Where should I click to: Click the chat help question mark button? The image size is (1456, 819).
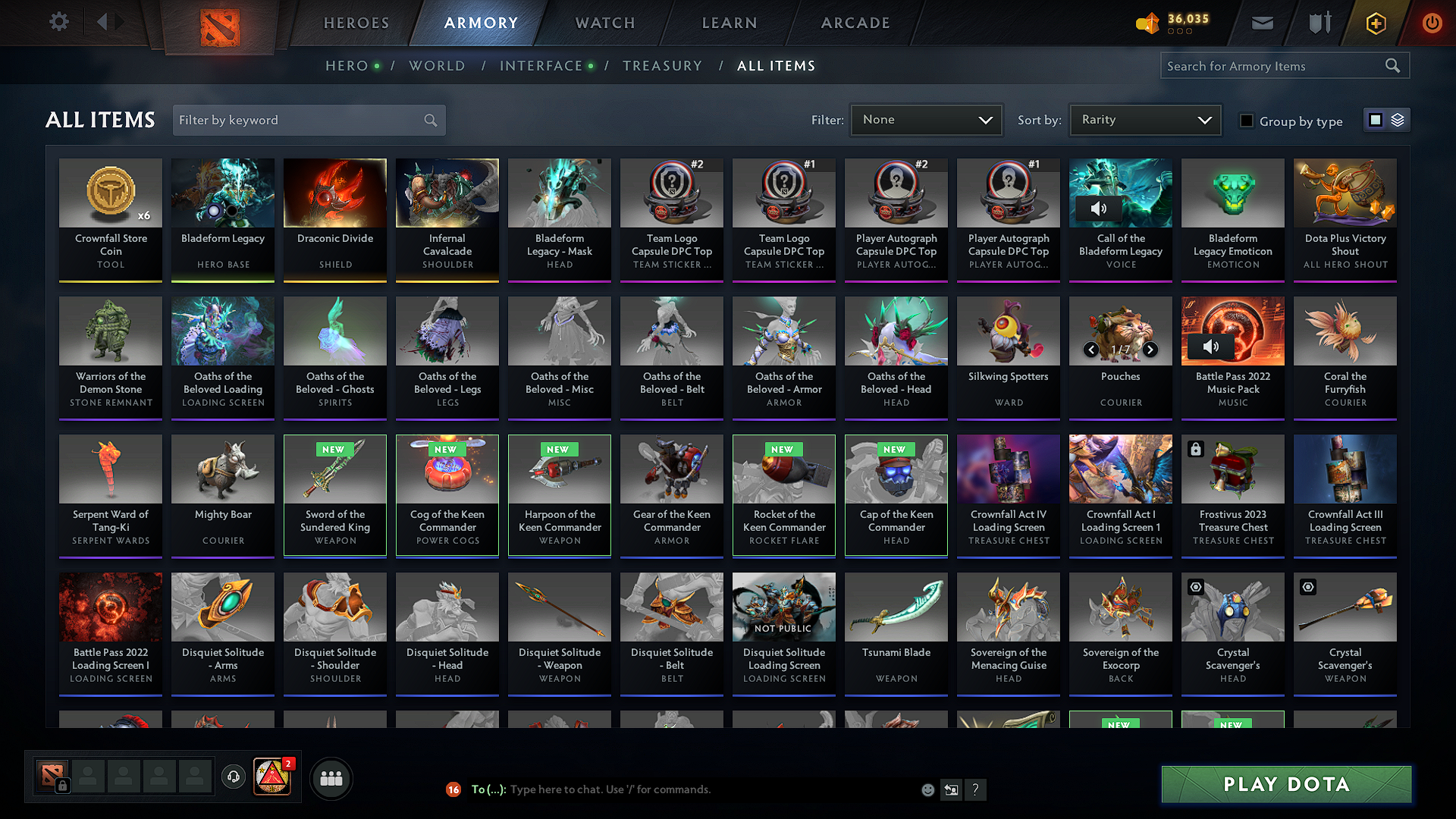pos(976,789)
